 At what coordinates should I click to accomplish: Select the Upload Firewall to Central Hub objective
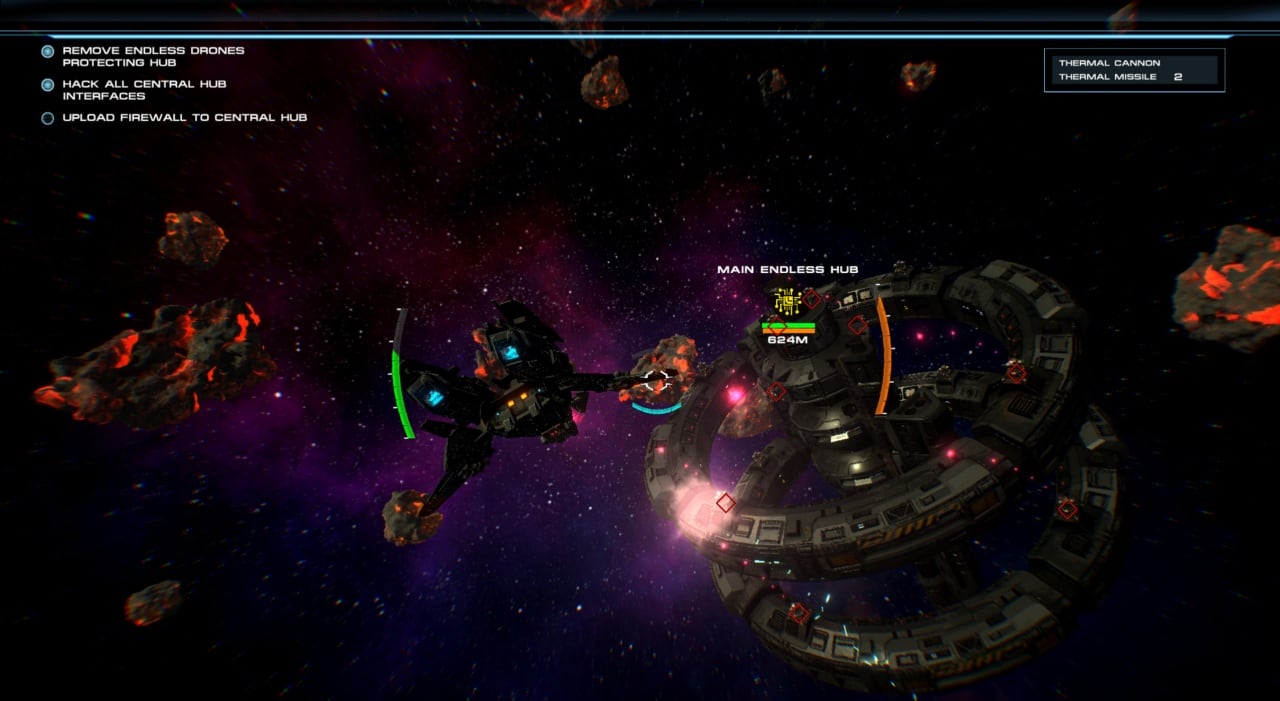tap(184, 118)
